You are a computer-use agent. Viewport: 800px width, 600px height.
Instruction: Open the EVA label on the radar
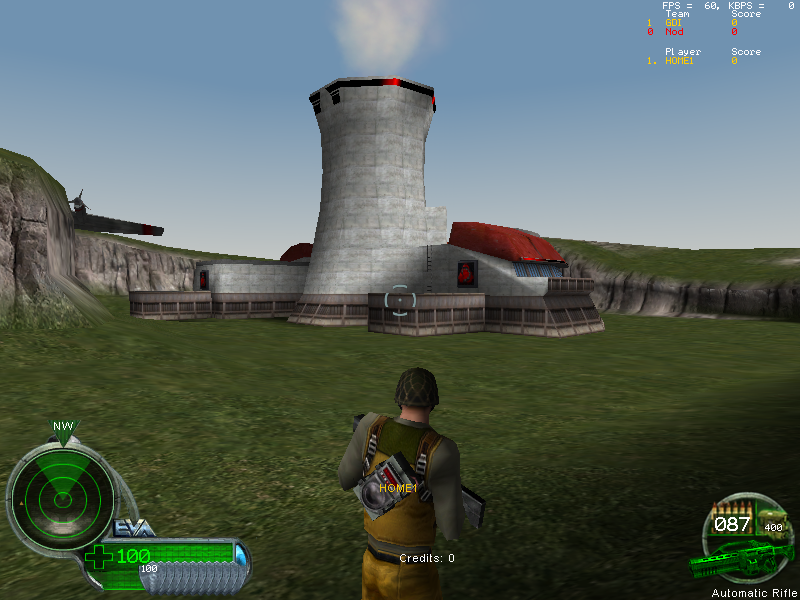(132, 527)
